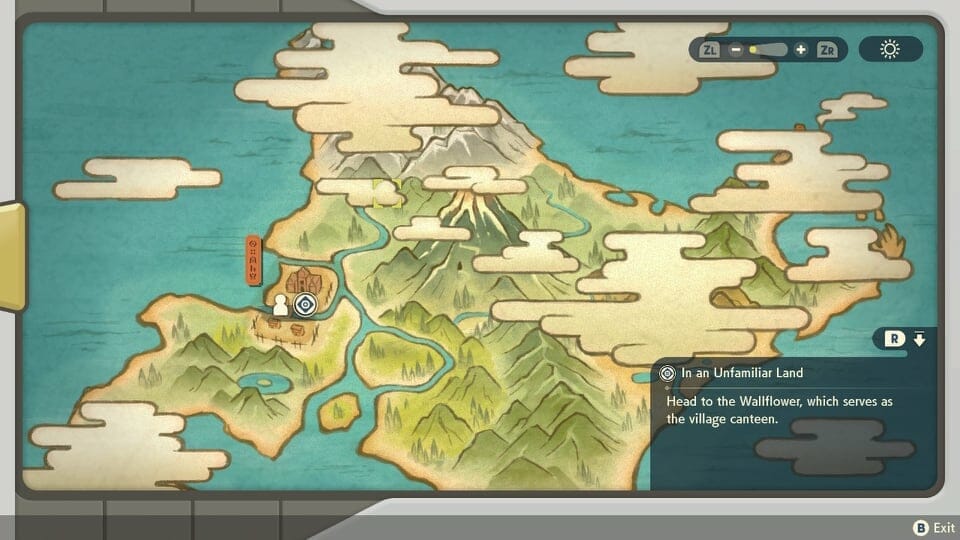Open the In an Unfamiliar Land mission

pyautogui.click(x=742, y=373)
